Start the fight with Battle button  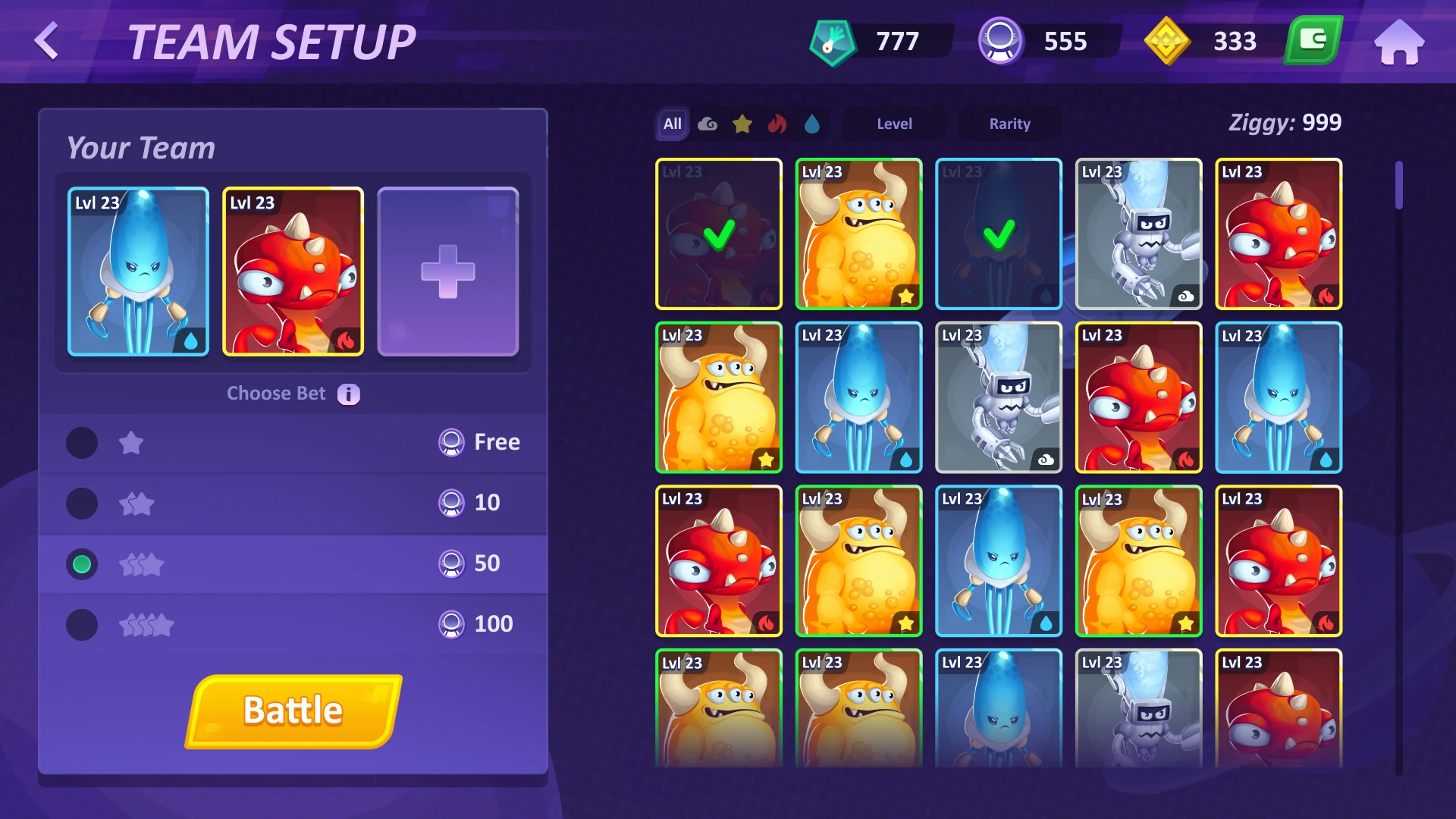(293, 711)
